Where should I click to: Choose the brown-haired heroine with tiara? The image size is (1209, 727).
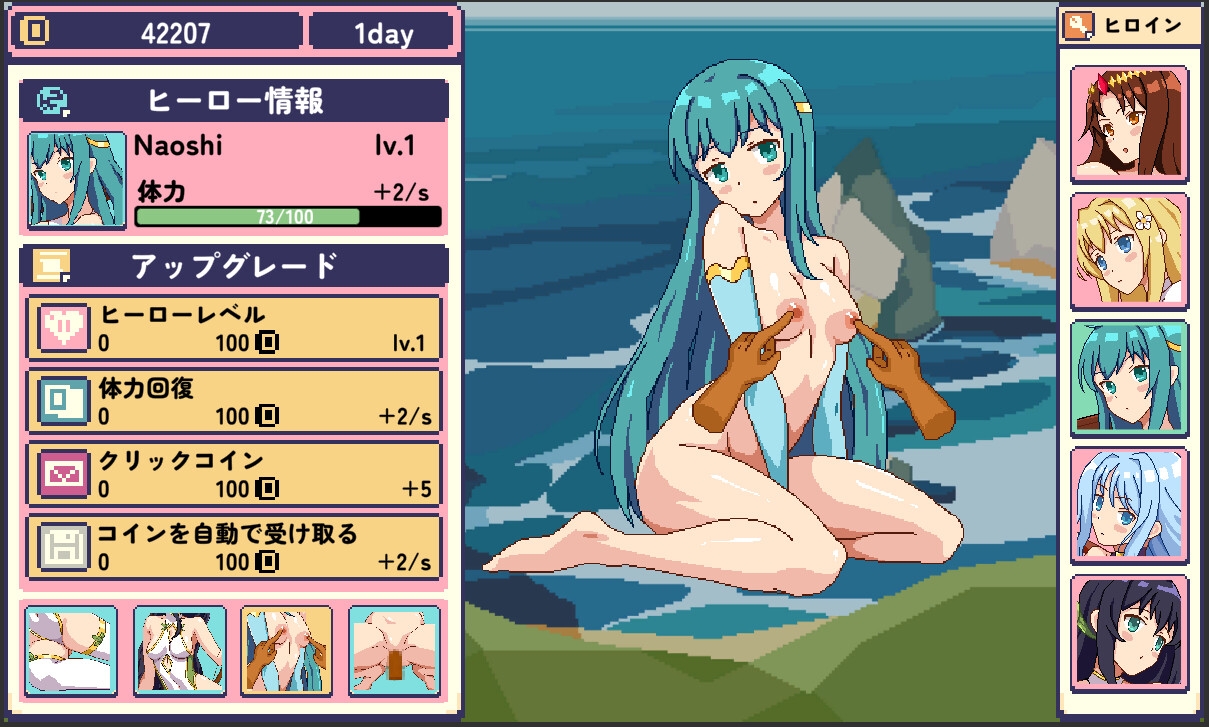tap(1129, 124)
